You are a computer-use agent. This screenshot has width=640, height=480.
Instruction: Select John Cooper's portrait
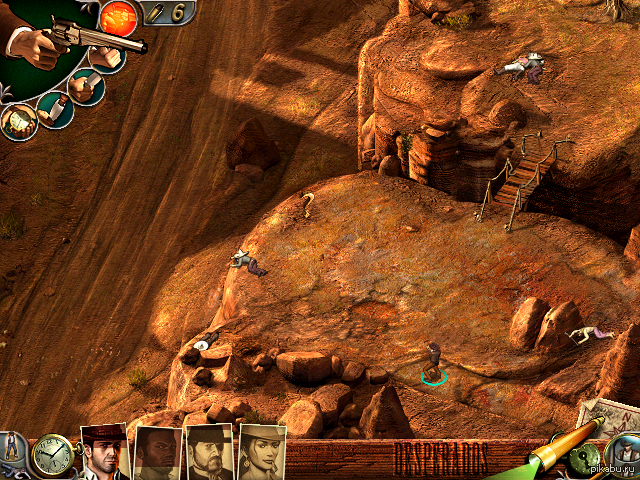coord(104,452)
